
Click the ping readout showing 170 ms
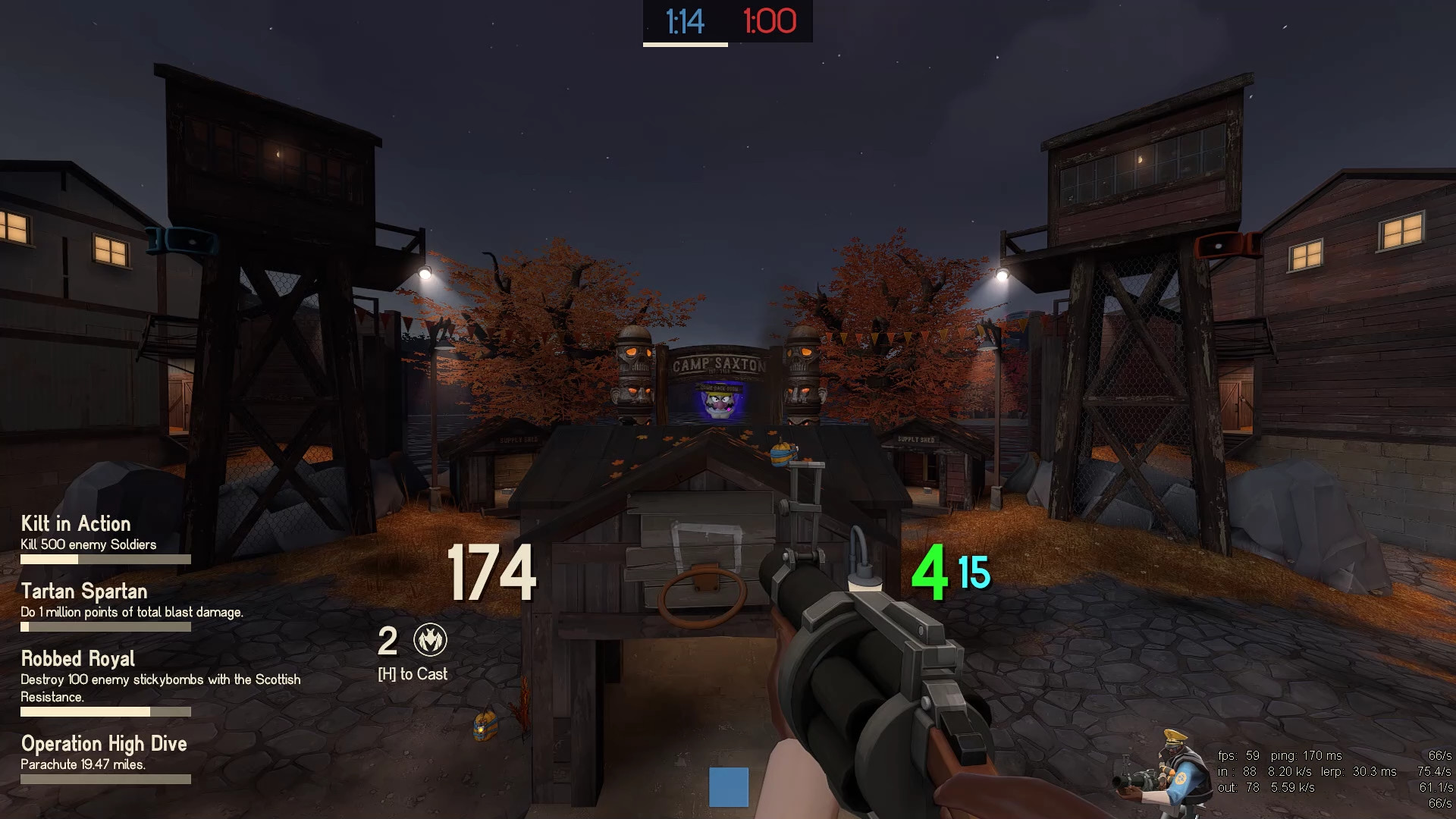pos(1304,755)
